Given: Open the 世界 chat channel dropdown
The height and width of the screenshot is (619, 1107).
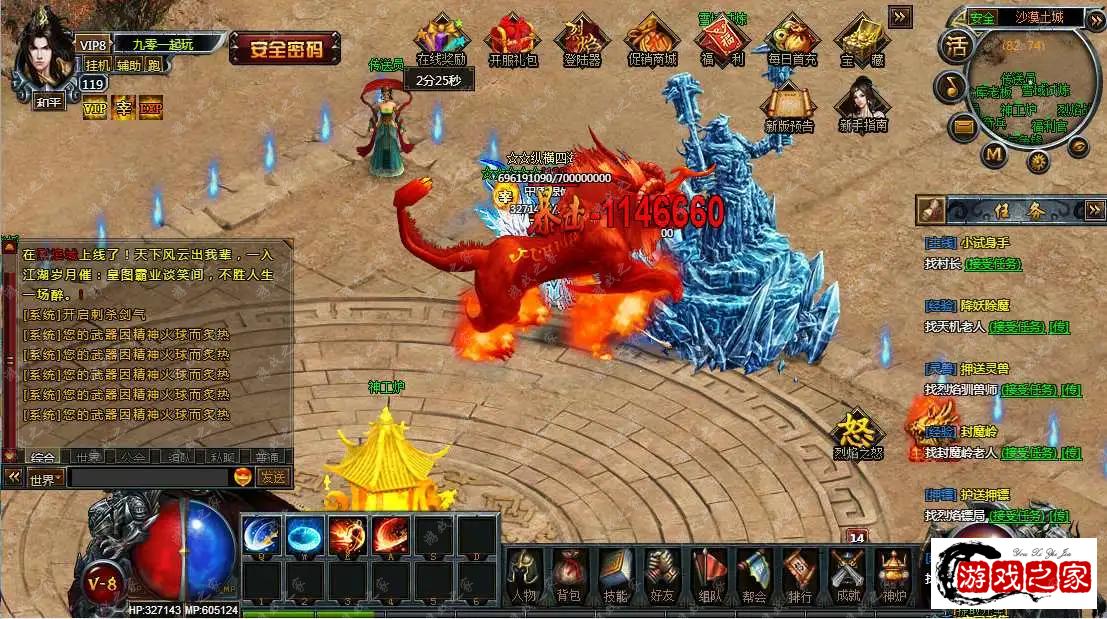Looking at the screenshot, I should [x=45, y=479].
